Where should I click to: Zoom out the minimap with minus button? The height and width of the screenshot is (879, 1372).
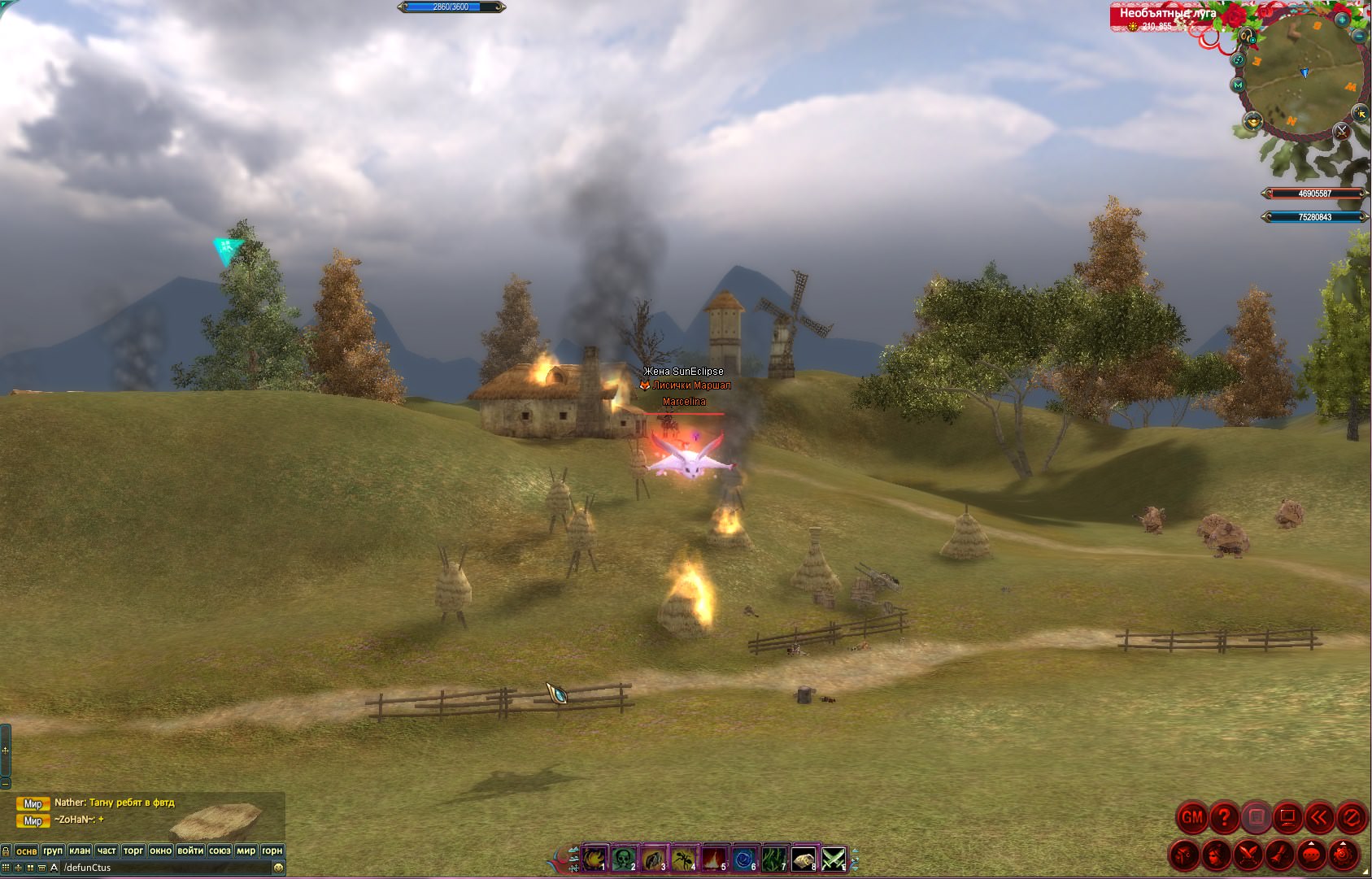tap(1360, 36)
